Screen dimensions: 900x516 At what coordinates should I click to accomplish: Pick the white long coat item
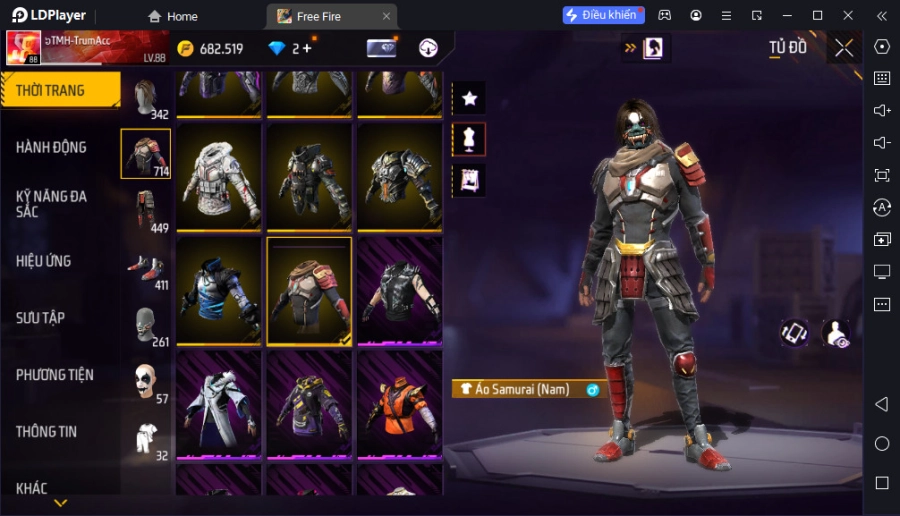coord(219,405)
